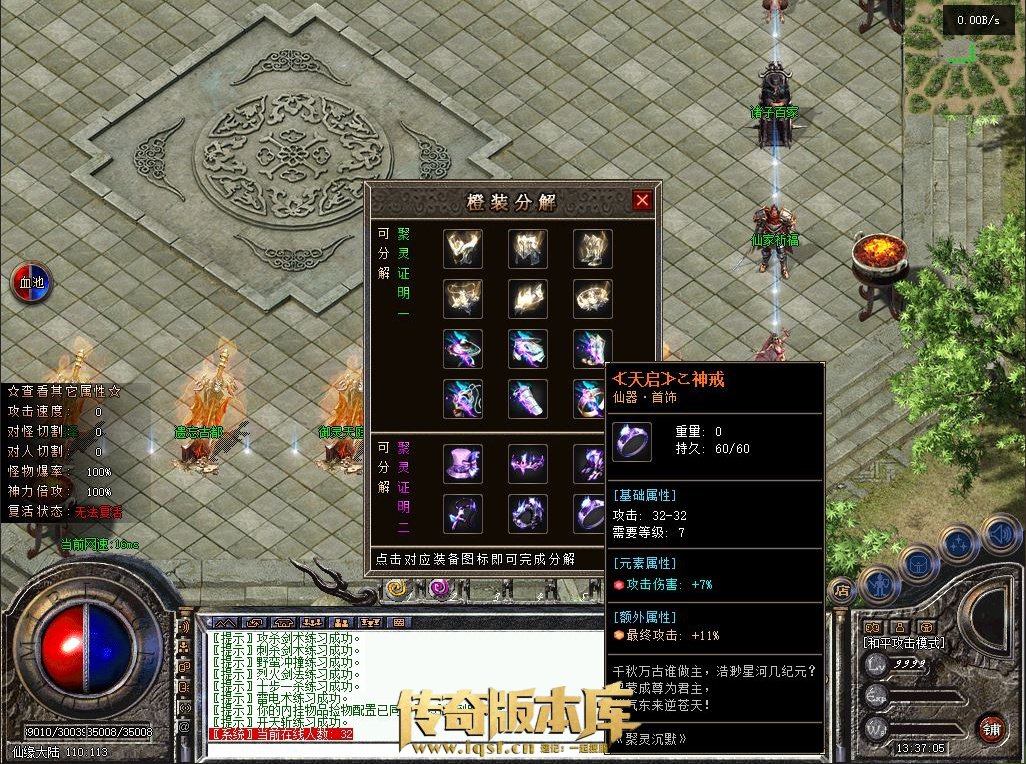Open the character equipment round button
The height and width of the screenshot is (764, 1026).
tap(878, 583)
